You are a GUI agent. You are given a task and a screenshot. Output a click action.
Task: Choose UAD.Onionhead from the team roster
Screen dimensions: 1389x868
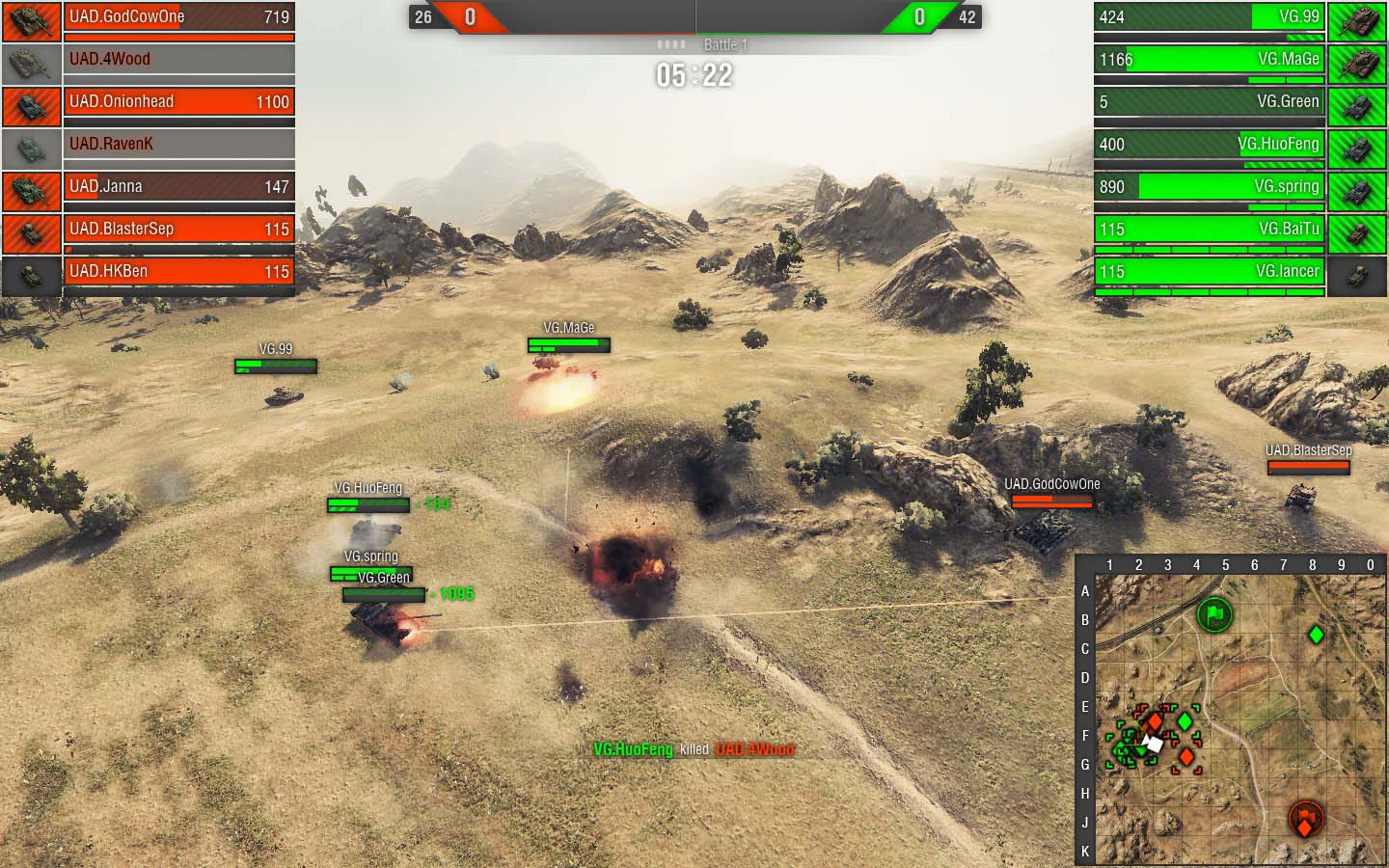178,102
